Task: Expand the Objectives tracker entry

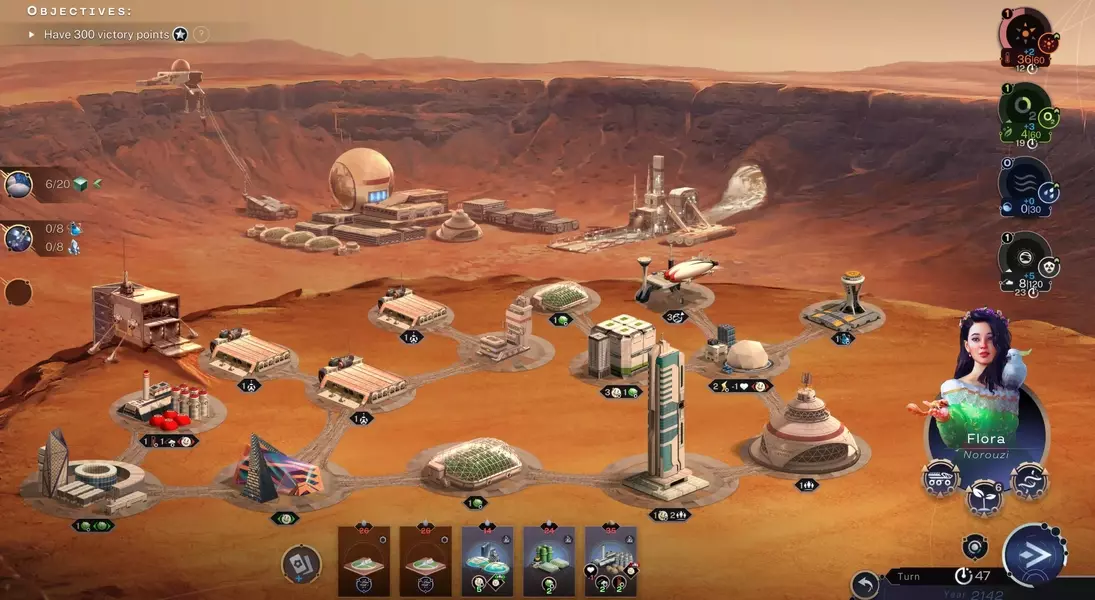Action: pyautogui.click(x=32, y=34)
